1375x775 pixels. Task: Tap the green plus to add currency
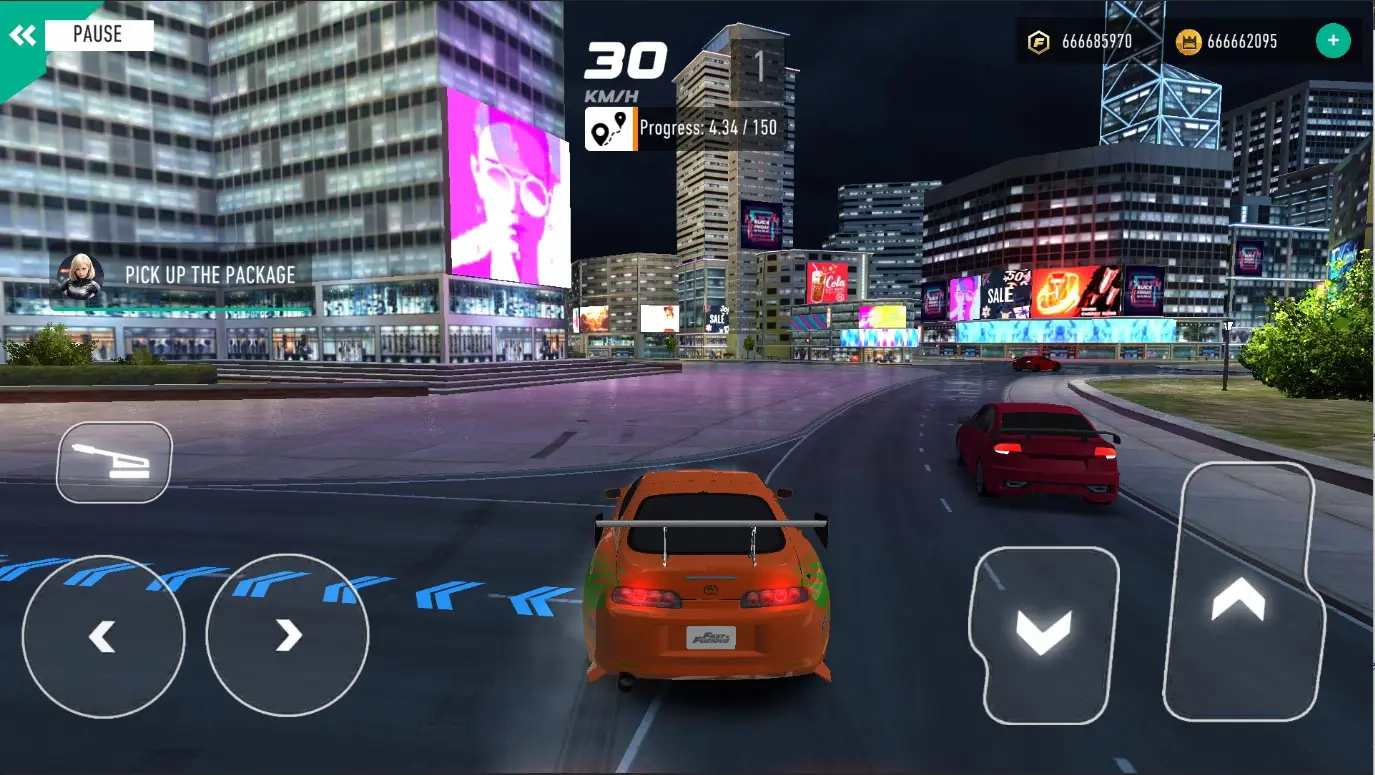pyautogui.click(x=1332, y=39)
